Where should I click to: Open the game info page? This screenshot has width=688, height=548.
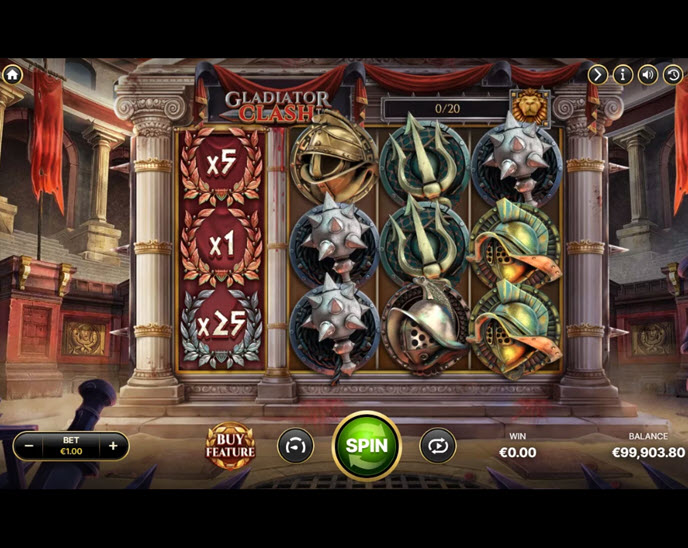point(622,74)
